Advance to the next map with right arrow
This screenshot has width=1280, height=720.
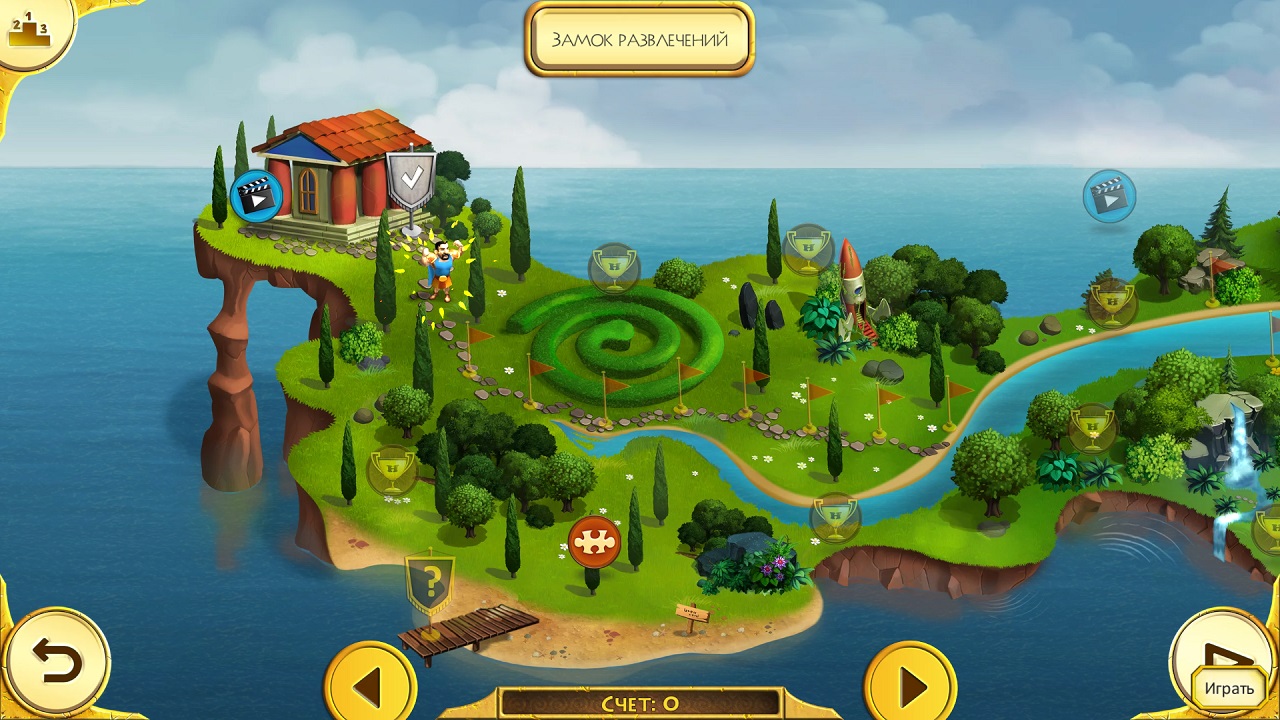(910, 686)
